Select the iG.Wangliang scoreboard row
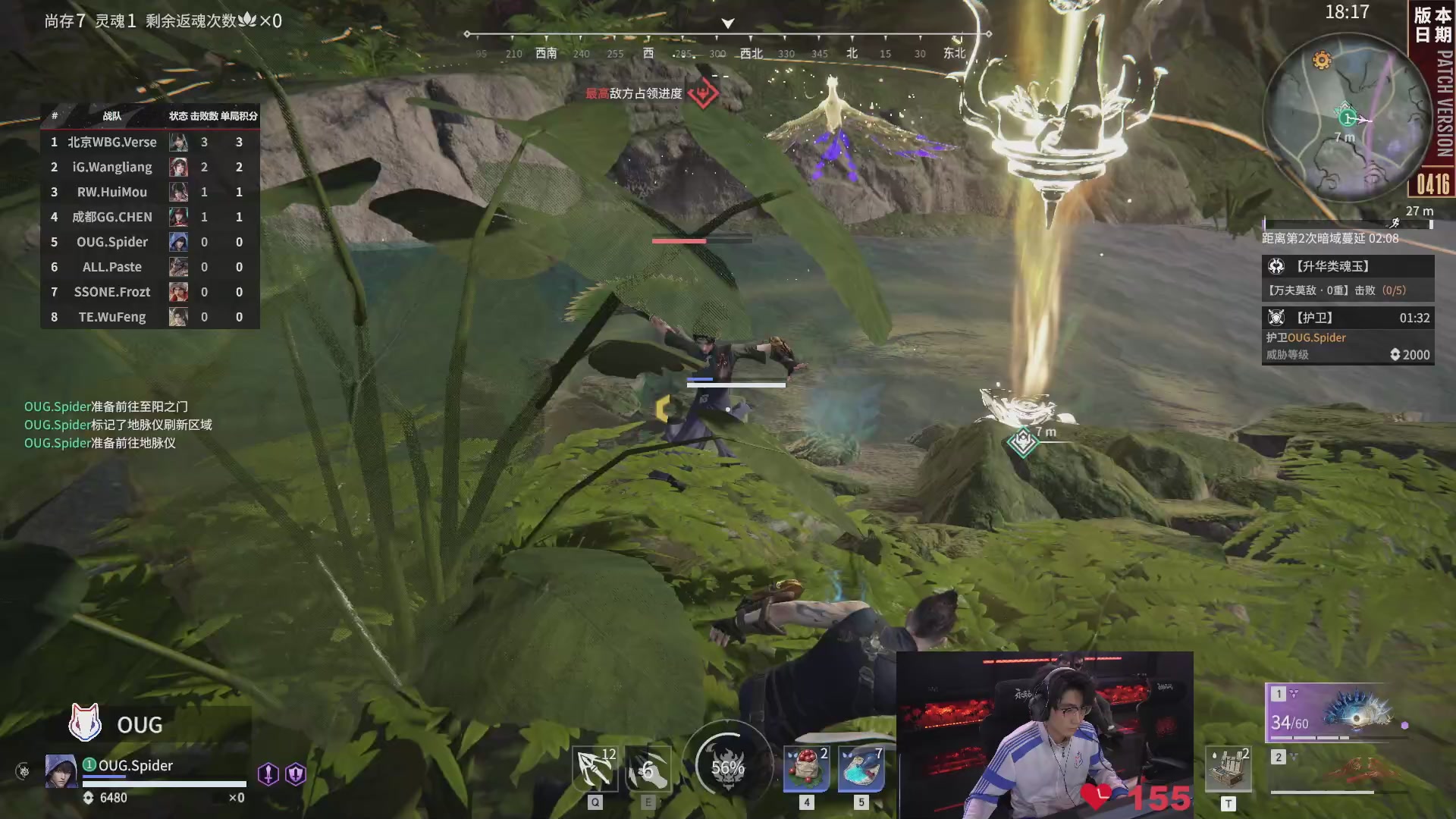 point(150,167)
